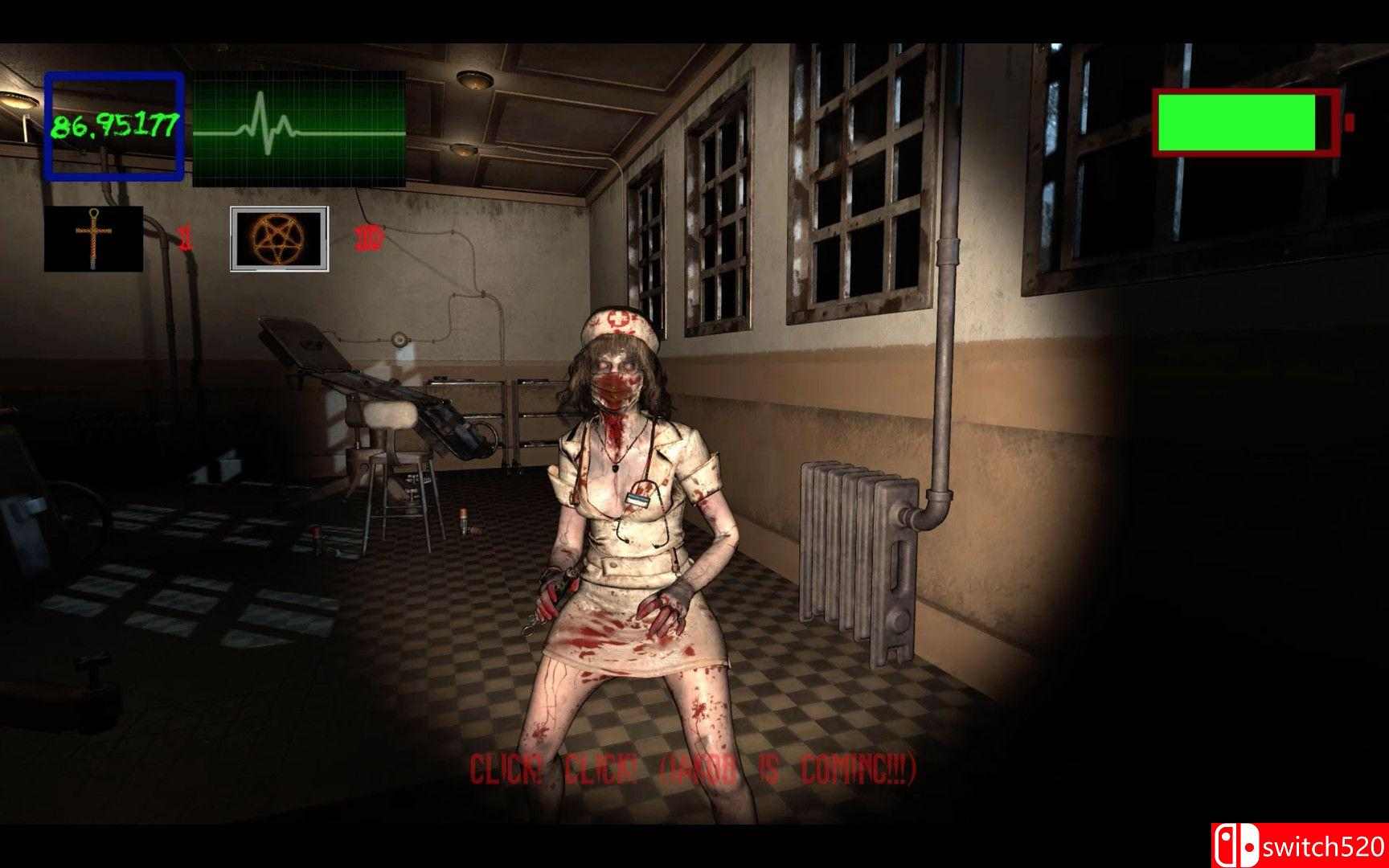Expand the cross item count readout

tap(183, 236)
